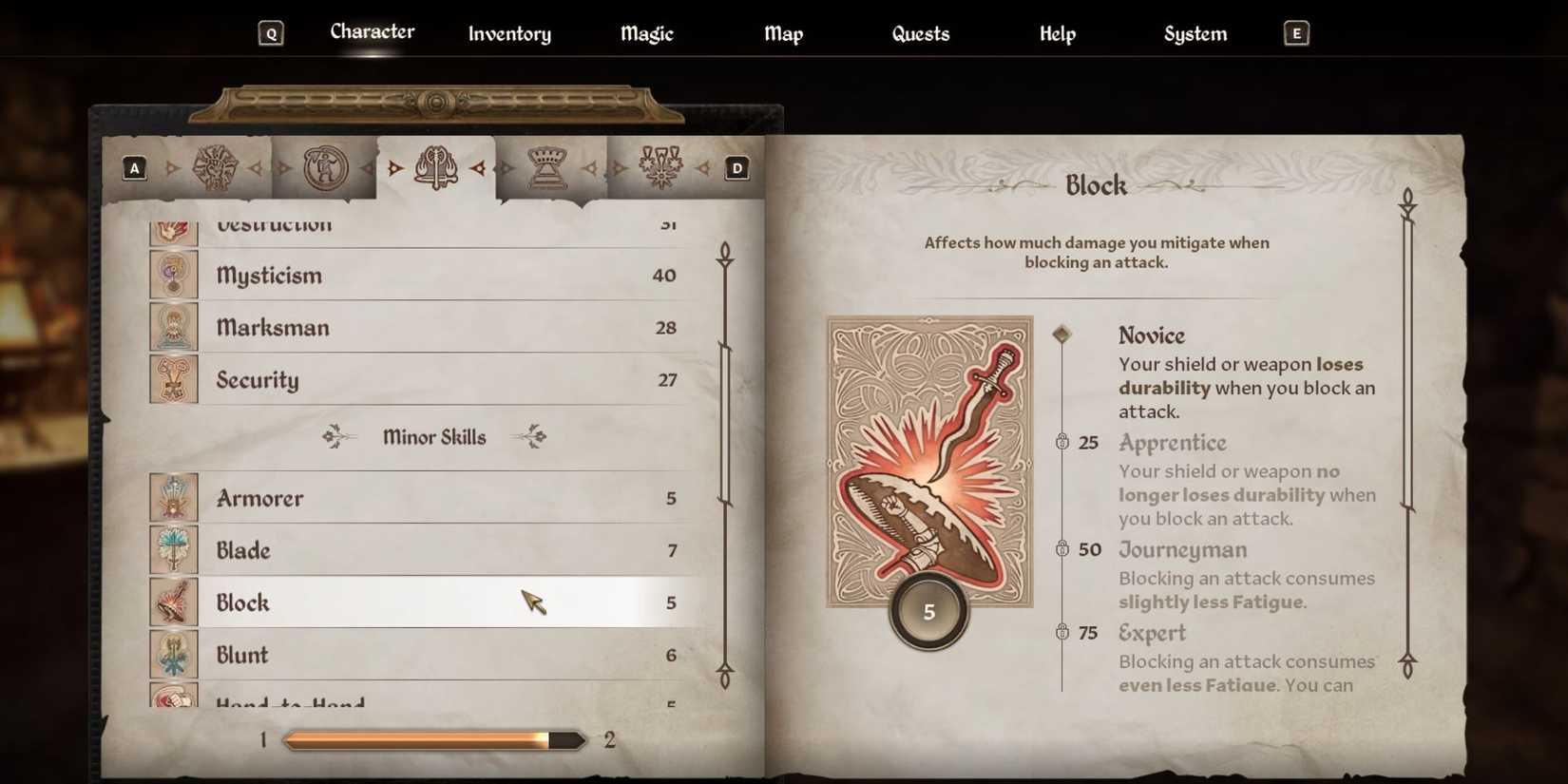The height and width of the screenshot is (784, 1568).
Task: Open the Quests menu
Action: pyautogui.click(x=919, y=33)
